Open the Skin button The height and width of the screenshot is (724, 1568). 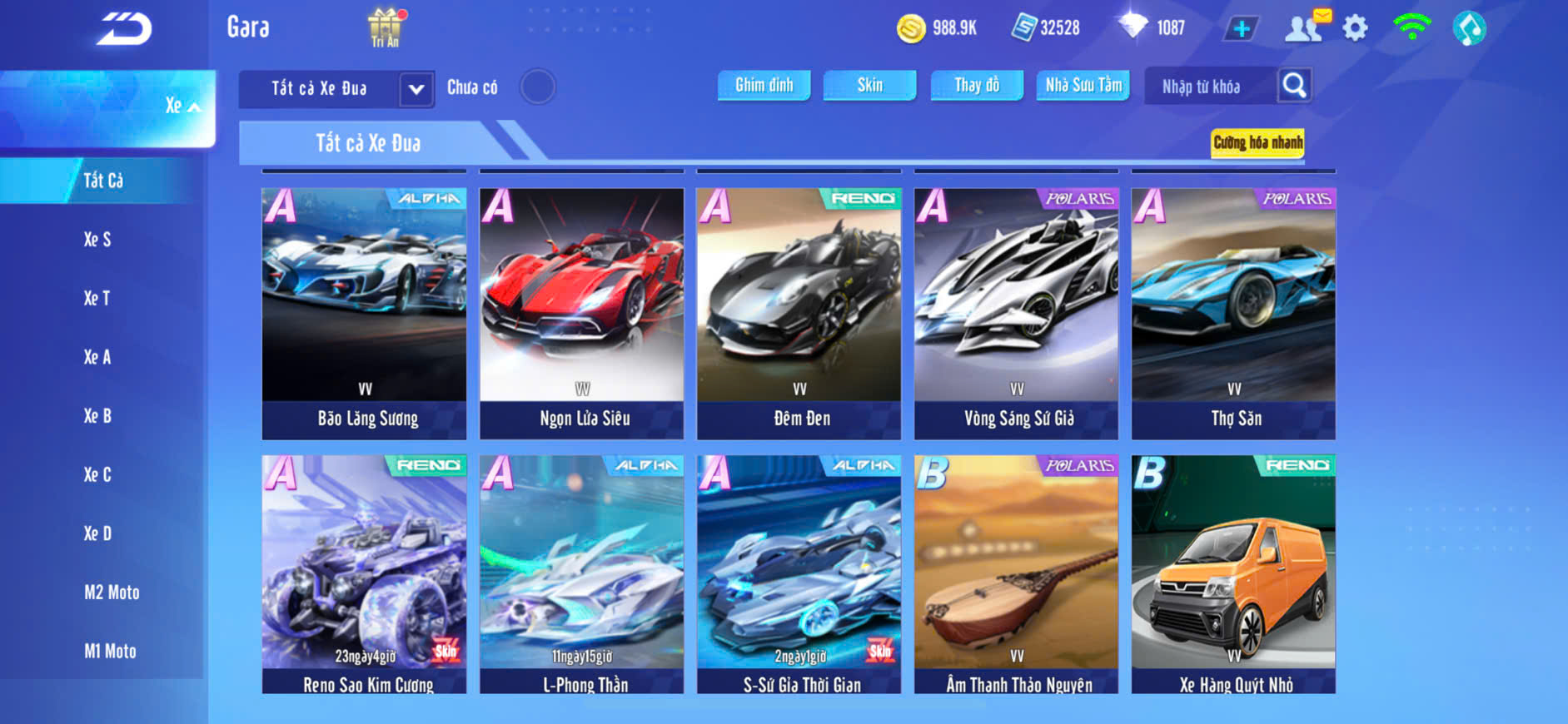869,85
